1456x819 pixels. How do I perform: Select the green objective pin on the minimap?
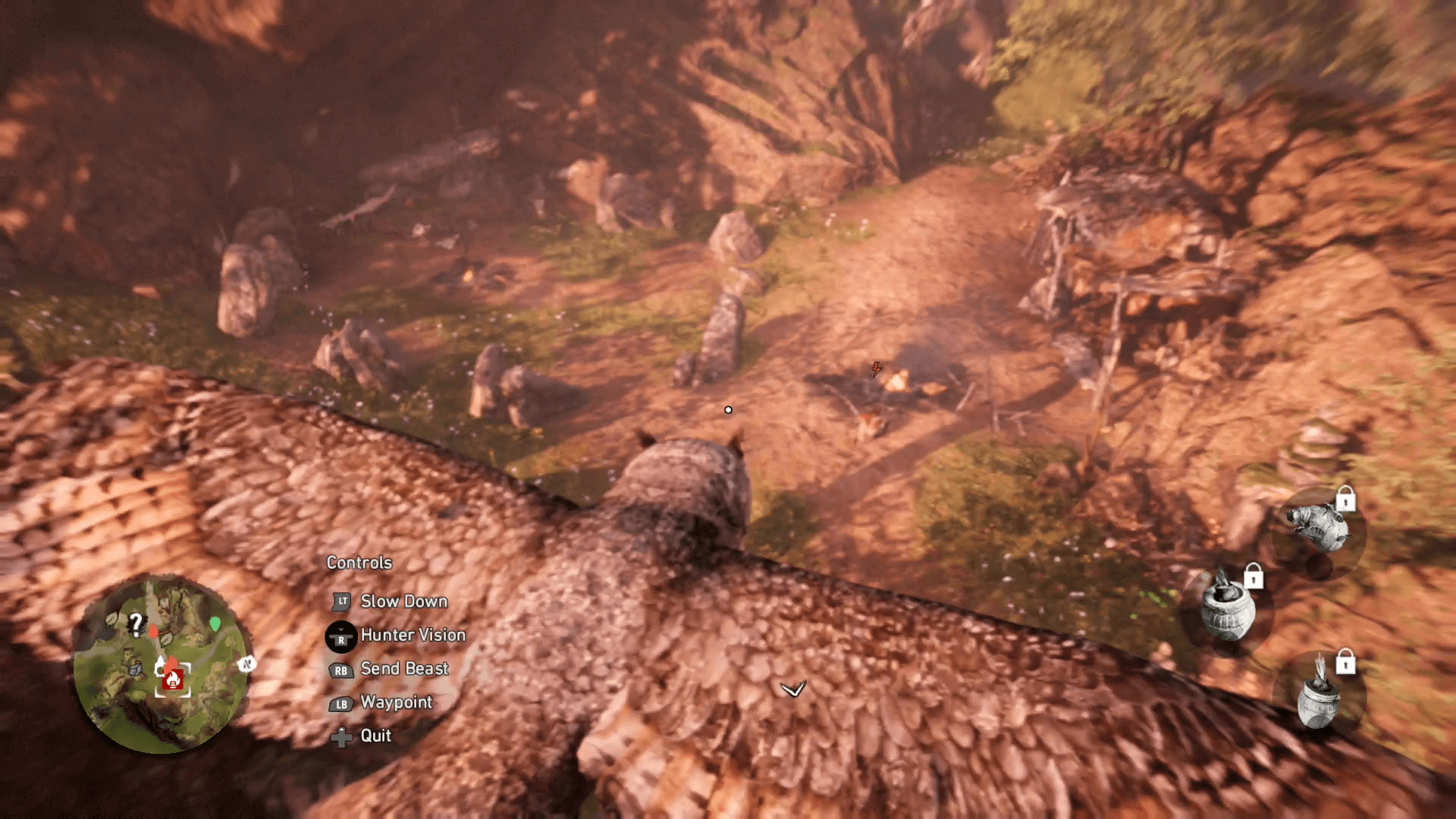pyautogui.click(x=215, y=624)
